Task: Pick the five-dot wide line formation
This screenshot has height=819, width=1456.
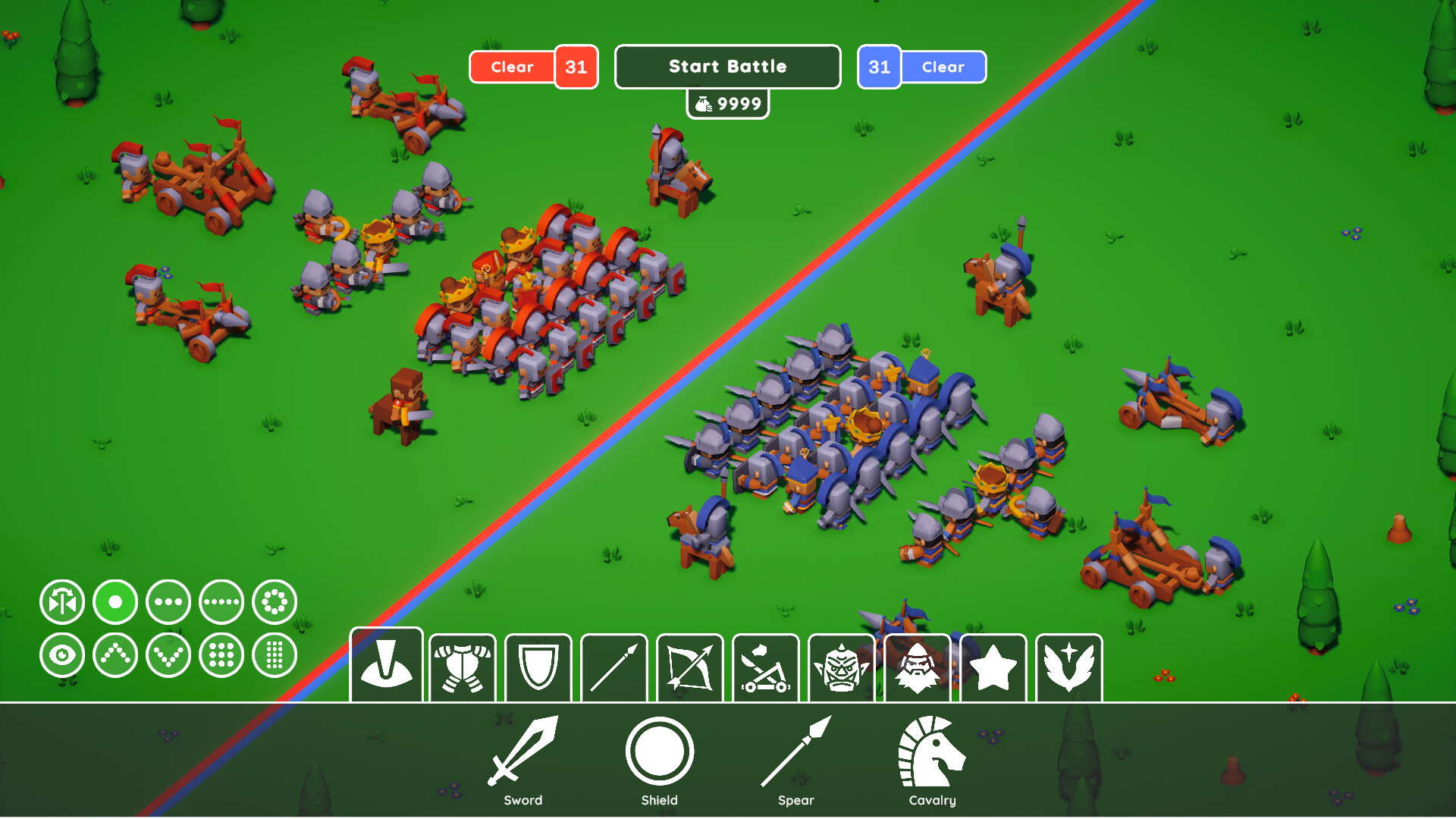Action: tap(221, 601)
